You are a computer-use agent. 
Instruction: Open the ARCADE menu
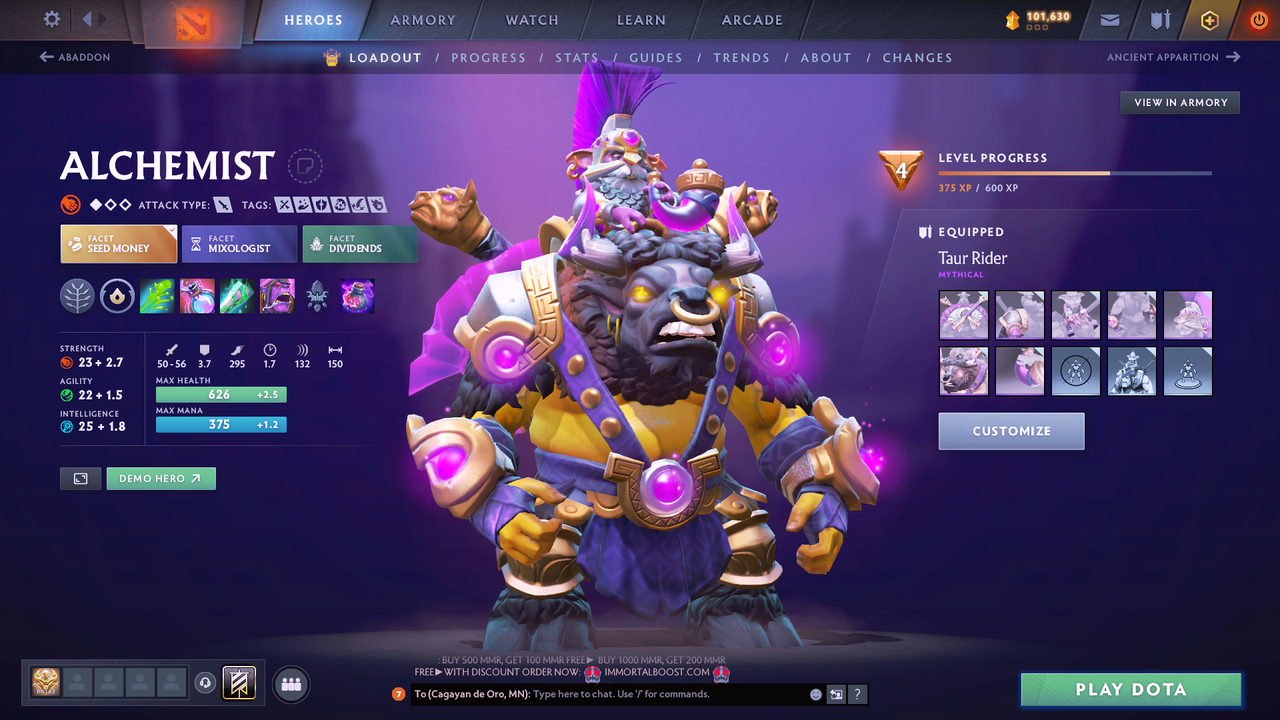[x=751, y=19]
